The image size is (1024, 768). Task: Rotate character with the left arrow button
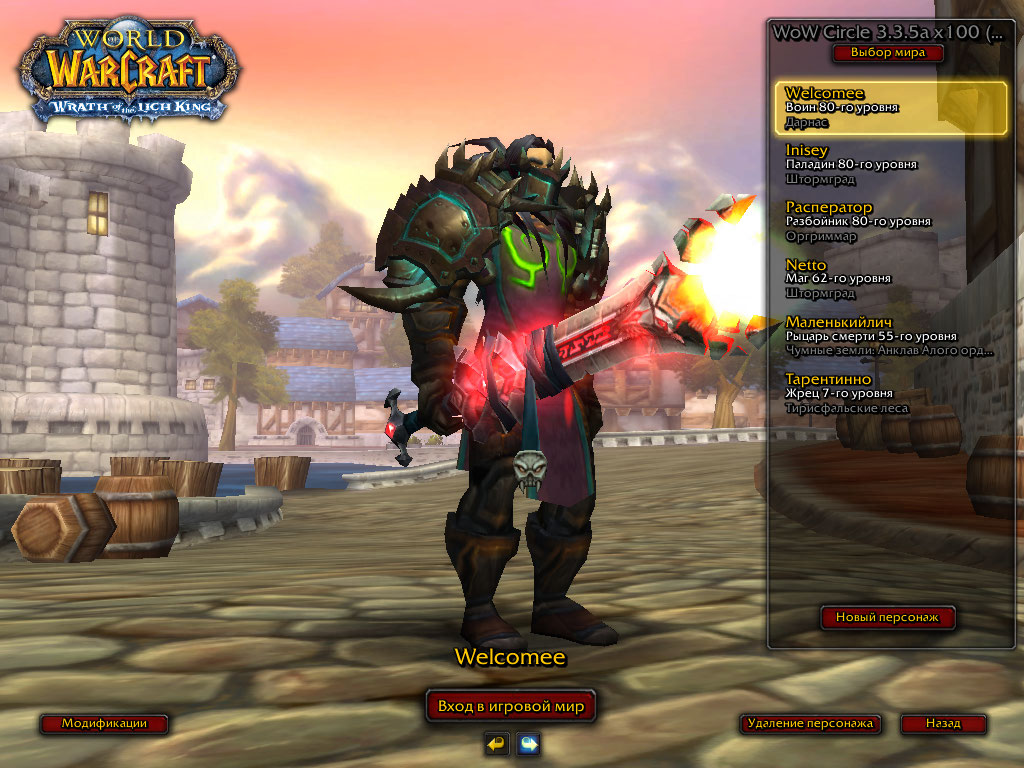496,743
